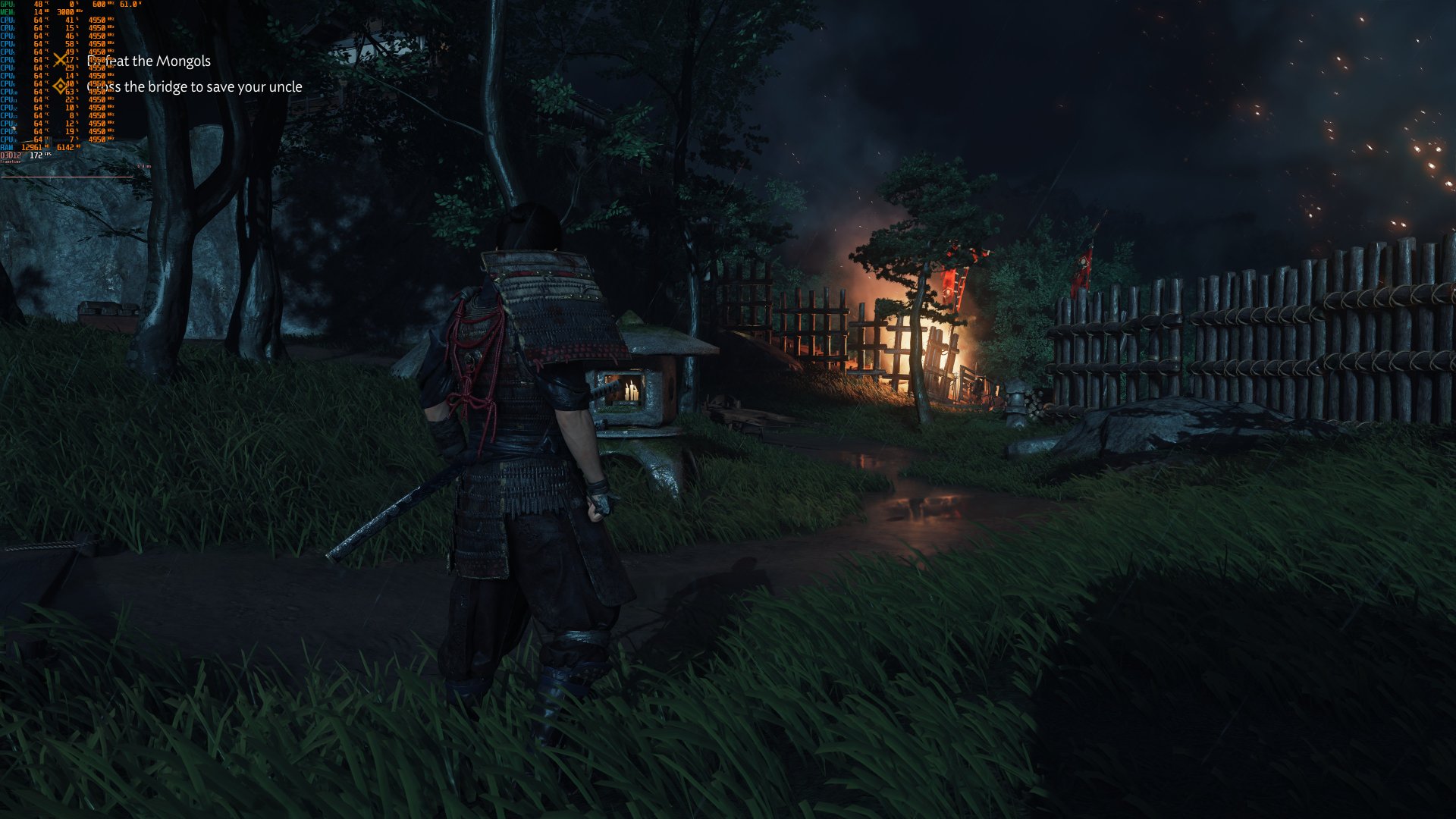
Task: Click the GPU1 label in the stats overlay
Action: click(x=7, y=5)
